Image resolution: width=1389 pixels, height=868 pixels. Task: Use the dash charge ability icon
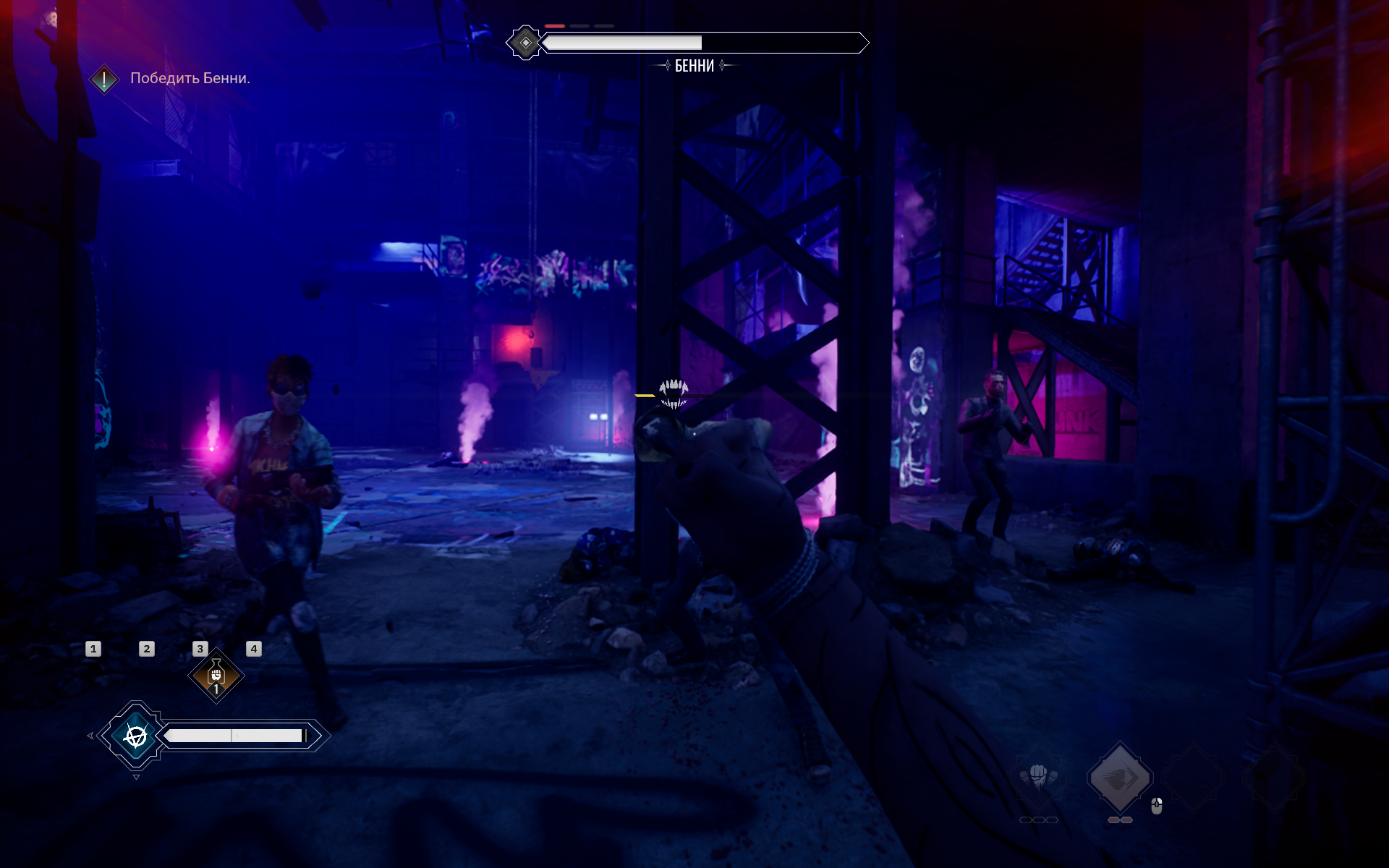pos(1120,778)
